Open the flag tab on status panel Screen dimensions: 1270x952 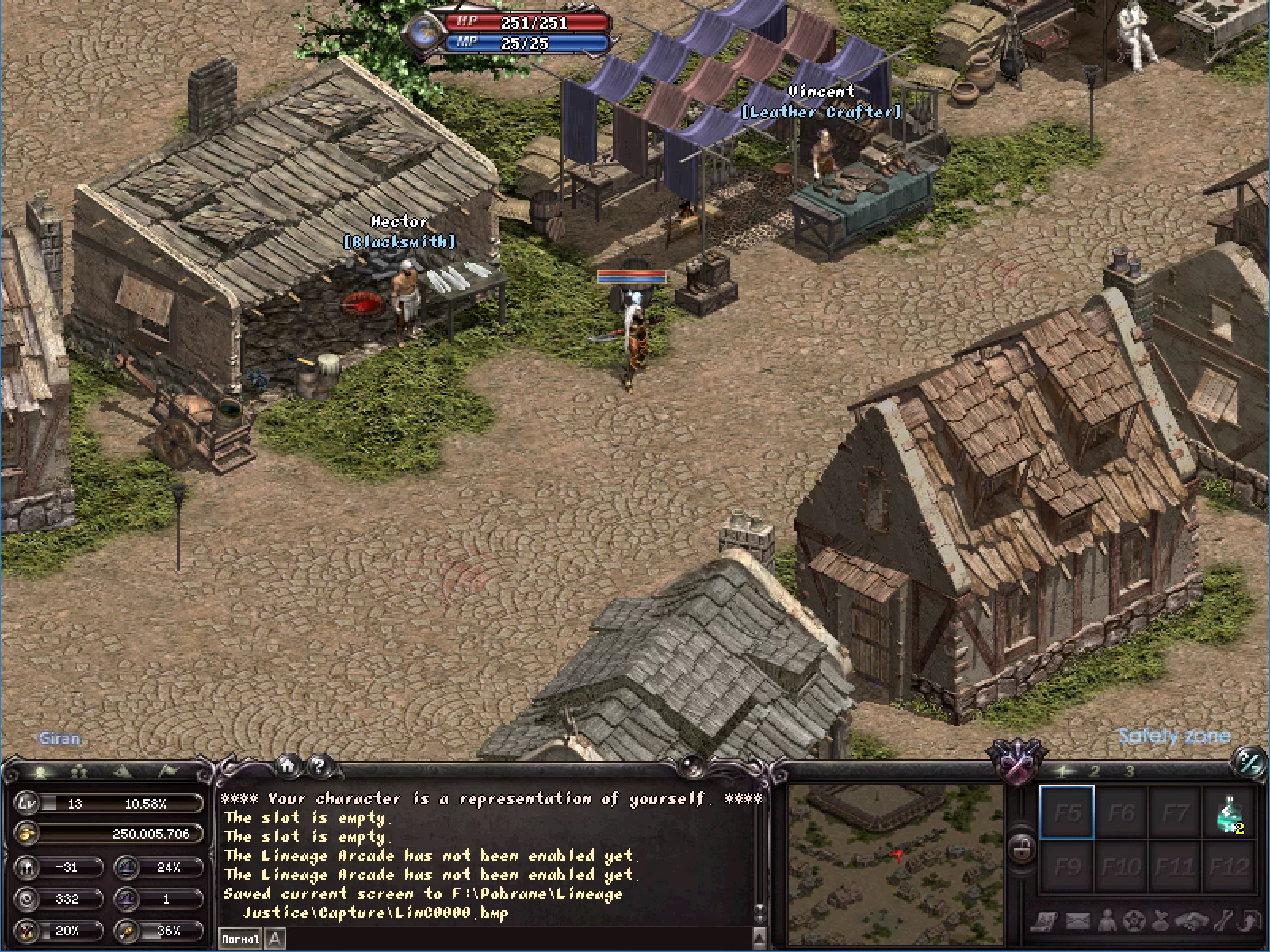[x=169, y=770]
